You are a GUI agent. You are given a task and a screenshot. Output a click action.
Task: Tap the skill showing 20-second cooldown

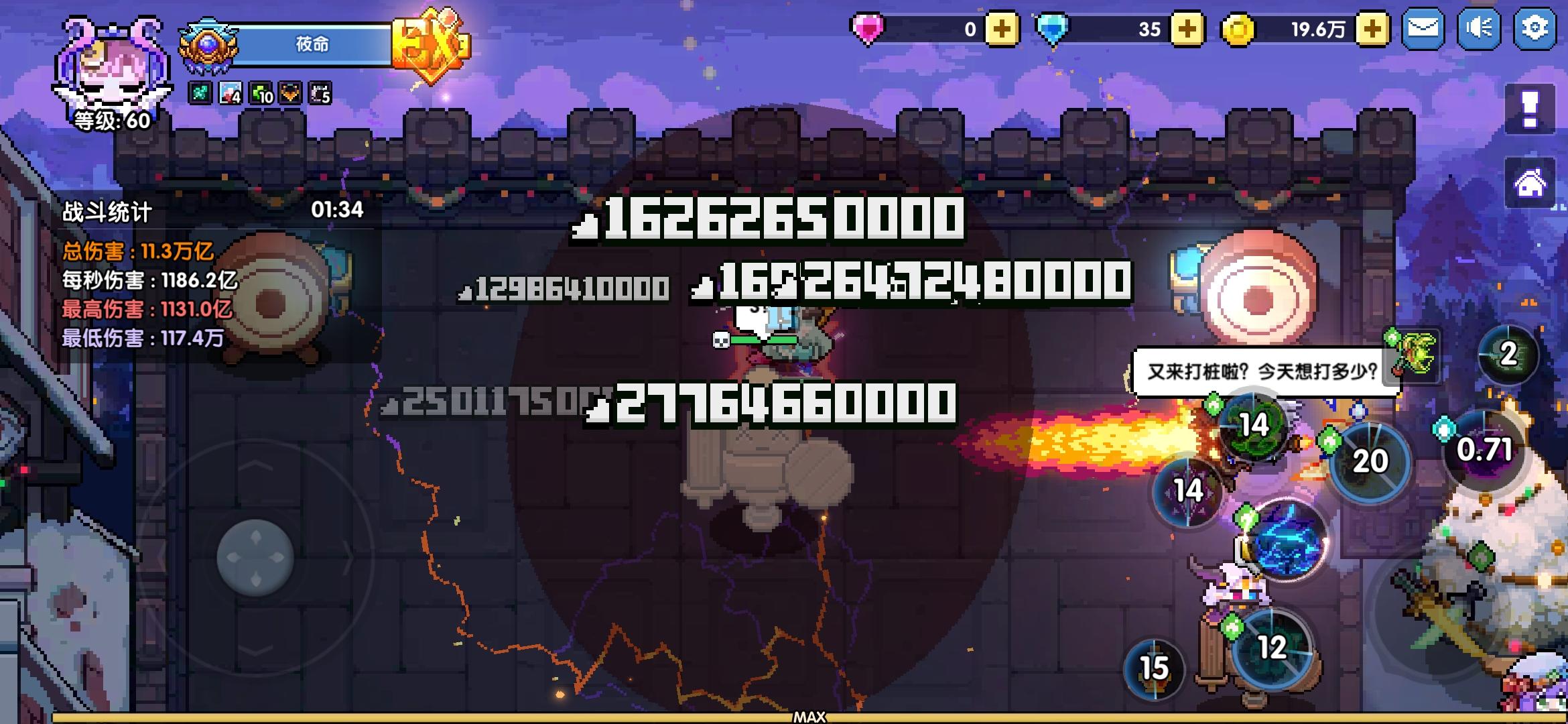coord(1369,461)
